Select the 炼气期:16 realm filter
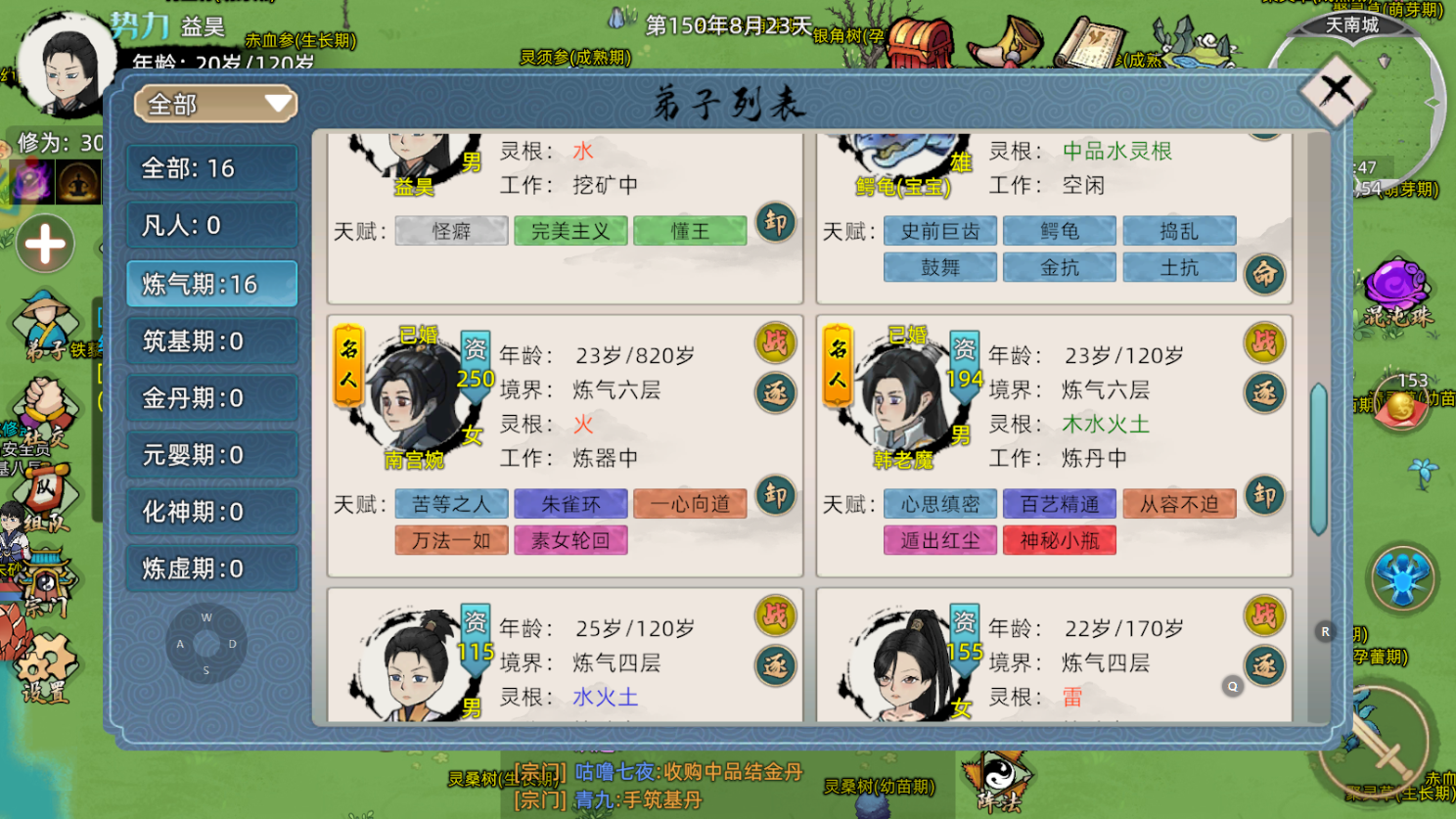This screenshot has width=1456, height=819. click(211, 284)
